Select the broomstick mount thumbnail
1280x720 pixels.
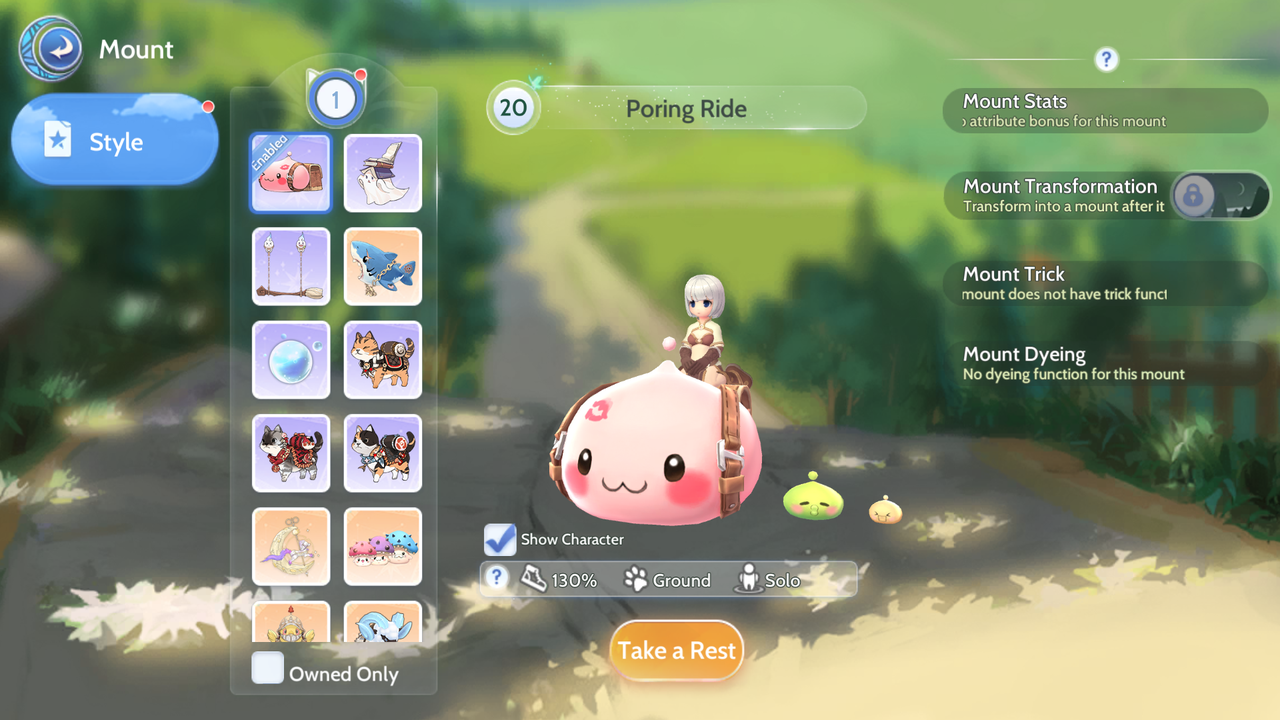(290, 266)
